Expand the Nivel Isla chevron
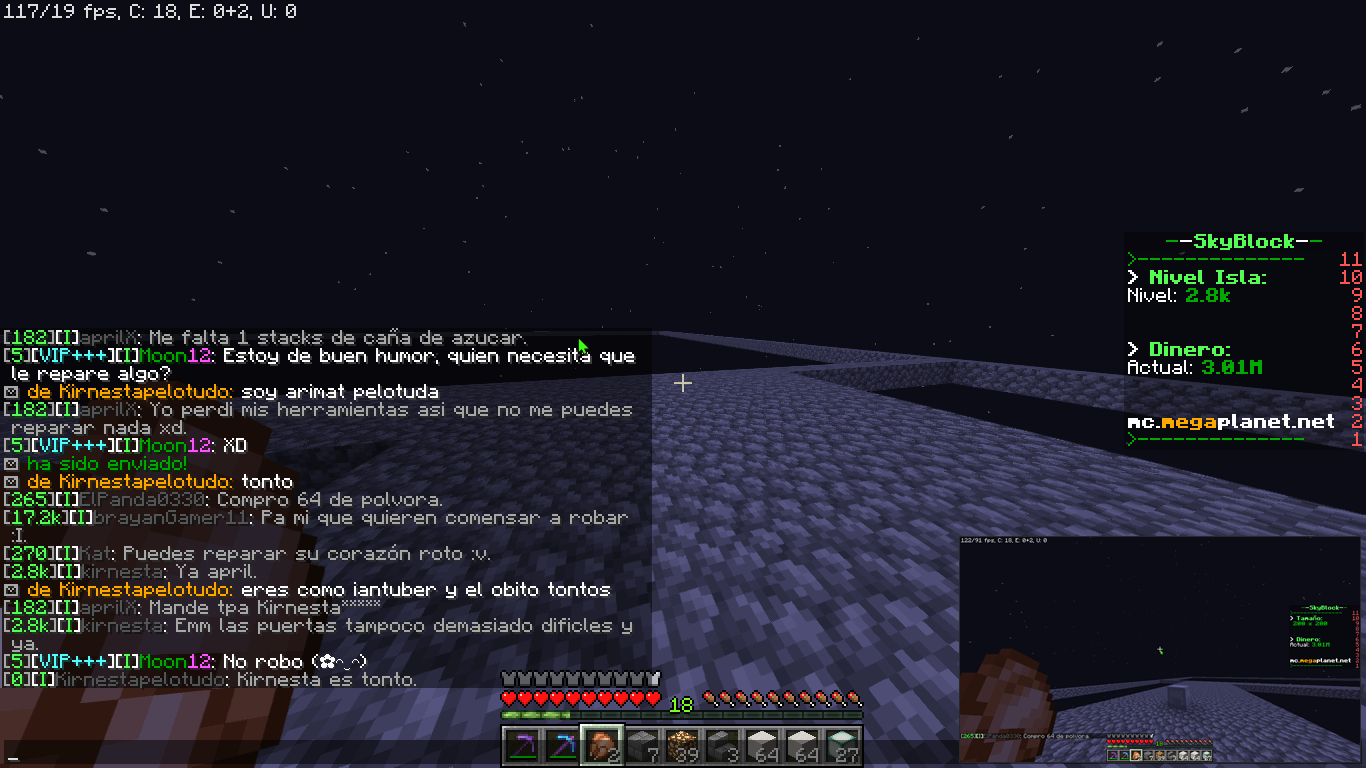 1131,278
